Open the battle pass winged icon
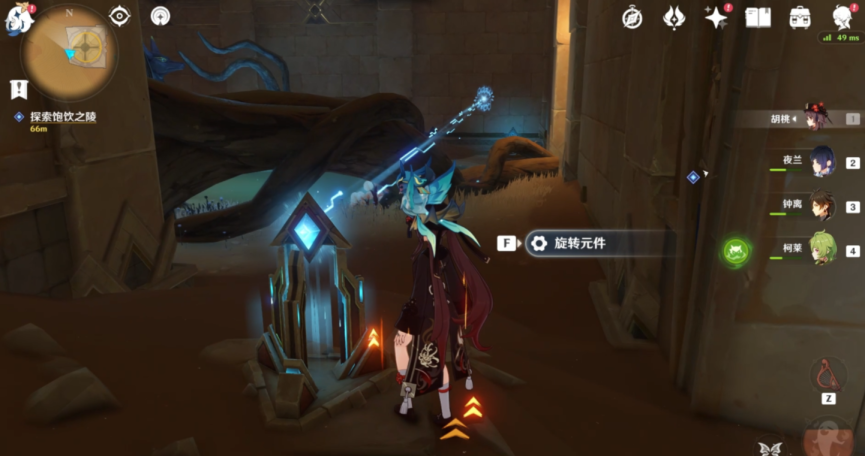Screen dimensions: 865x456 (674, 17)
